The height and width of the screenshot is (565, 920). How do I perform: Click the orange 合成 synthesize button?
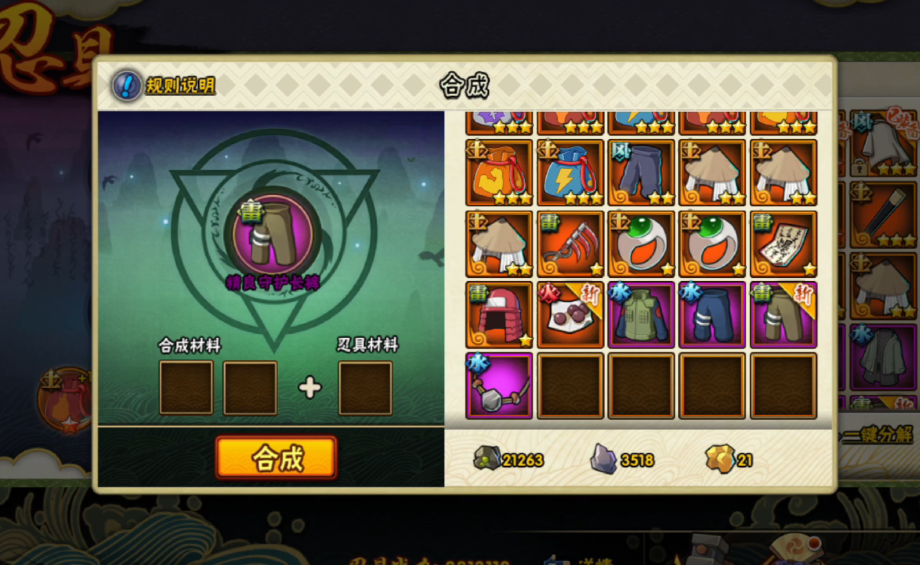(x=276, y=458)
